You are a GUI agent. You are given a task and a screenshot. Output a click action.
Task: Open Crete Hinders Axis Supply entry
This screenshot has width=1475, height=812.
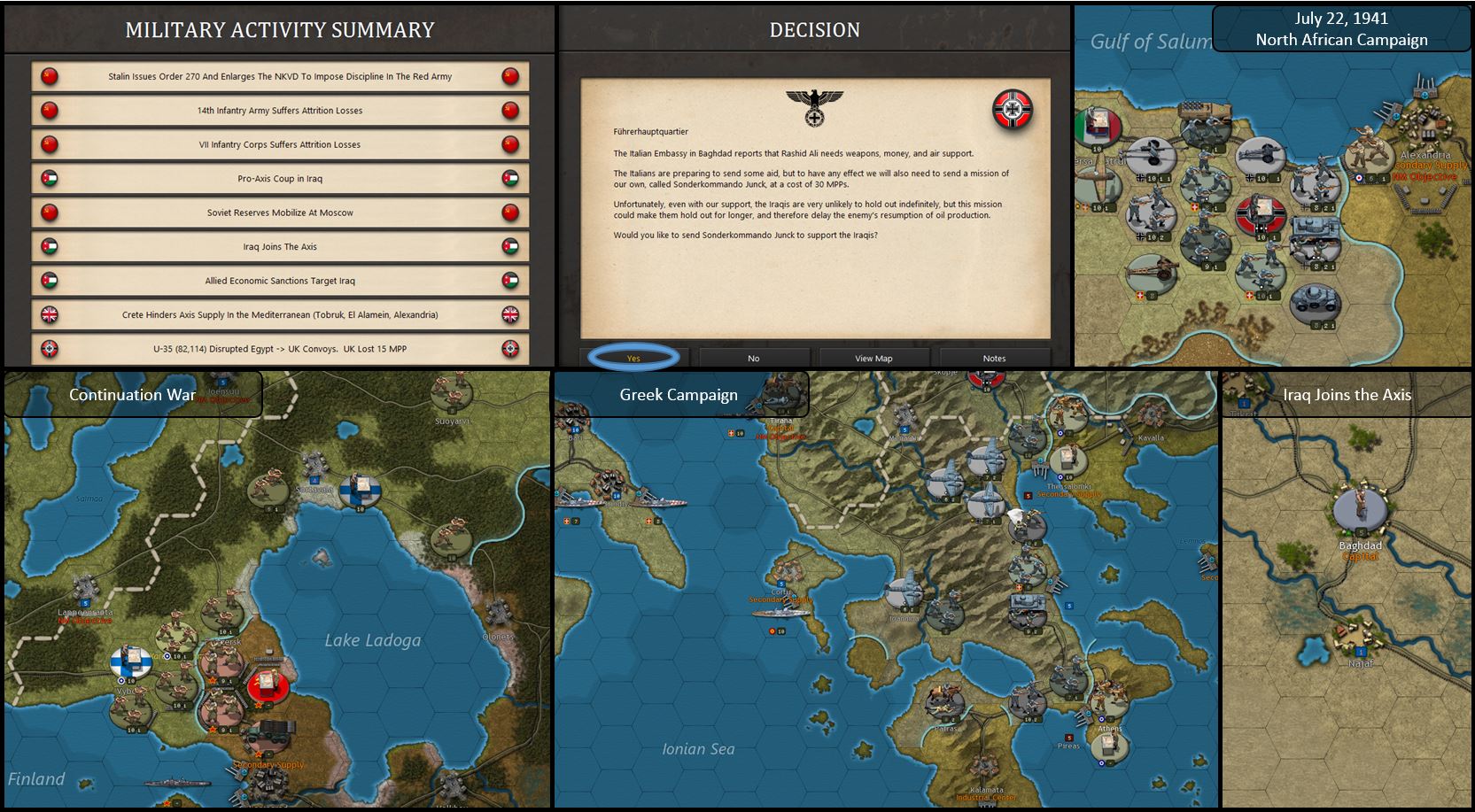coord(280,314)
